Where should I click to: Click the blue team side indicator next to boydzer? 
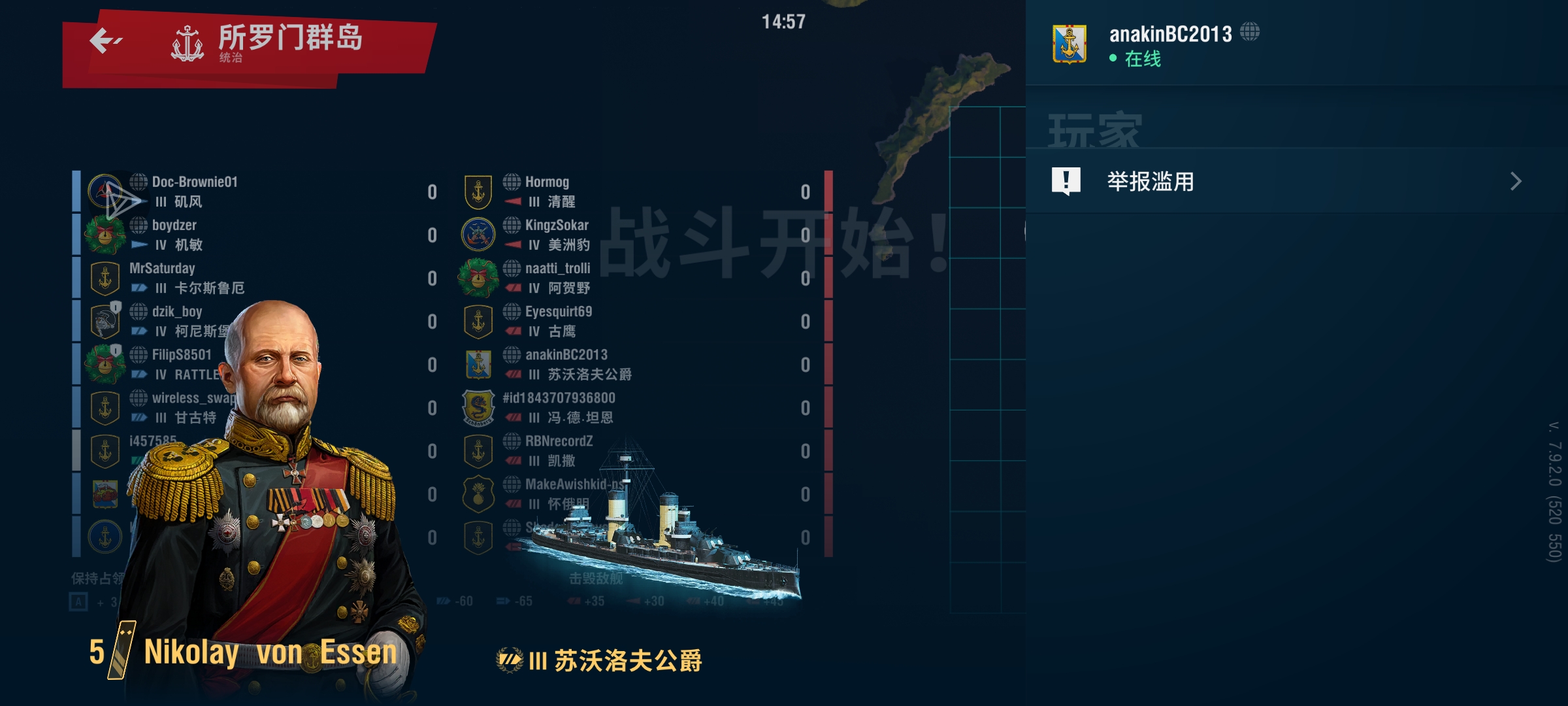(138, 245)
